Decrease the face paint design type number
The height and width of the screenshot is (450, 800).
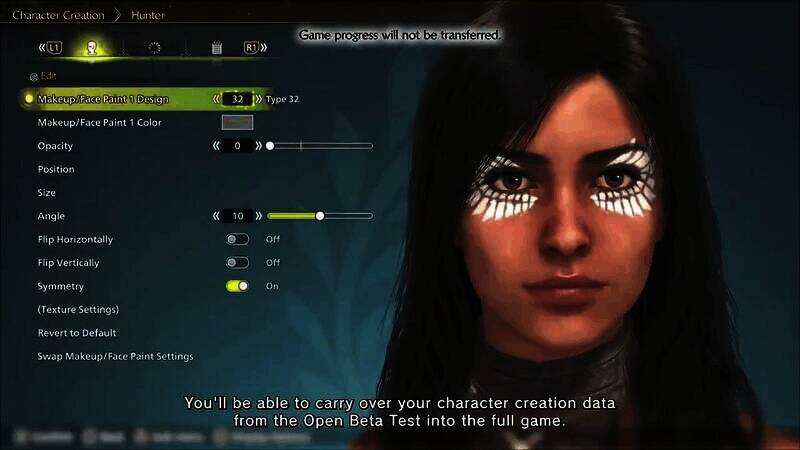pos(215,99)
